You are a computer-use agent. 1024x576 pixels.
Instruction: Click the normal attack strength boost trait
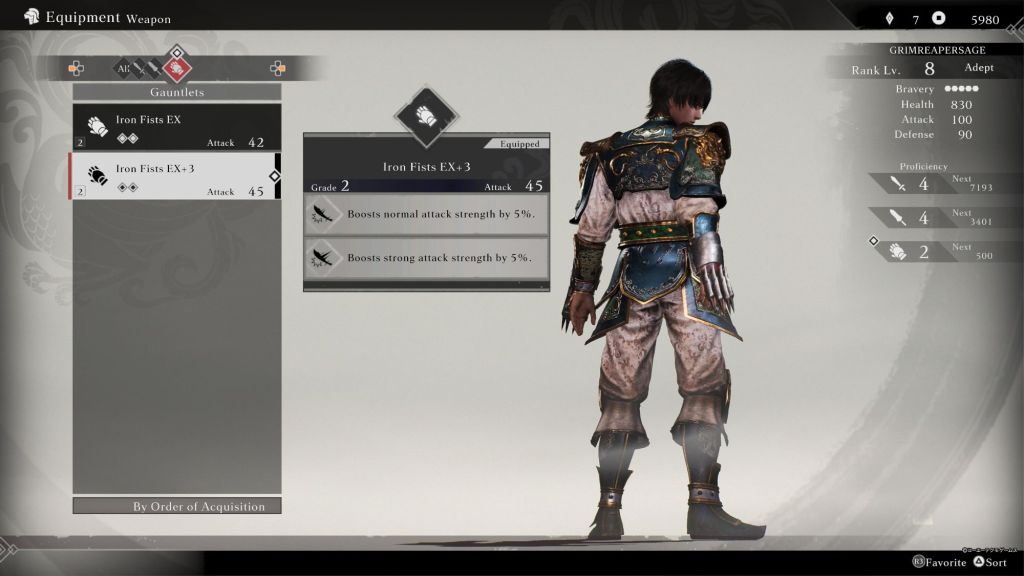point(426,214)
